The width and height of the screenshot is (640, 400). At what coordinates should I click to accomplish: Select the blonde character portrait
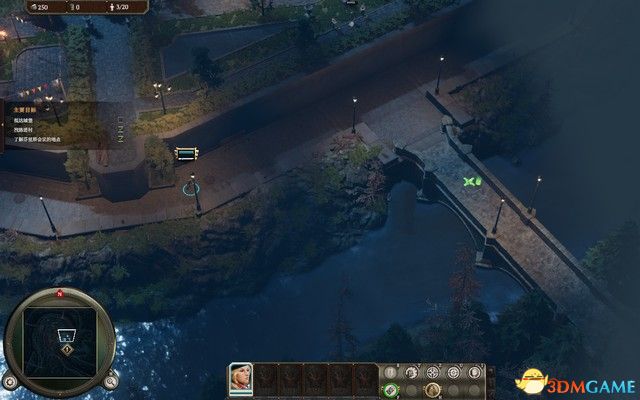[240, 377]
